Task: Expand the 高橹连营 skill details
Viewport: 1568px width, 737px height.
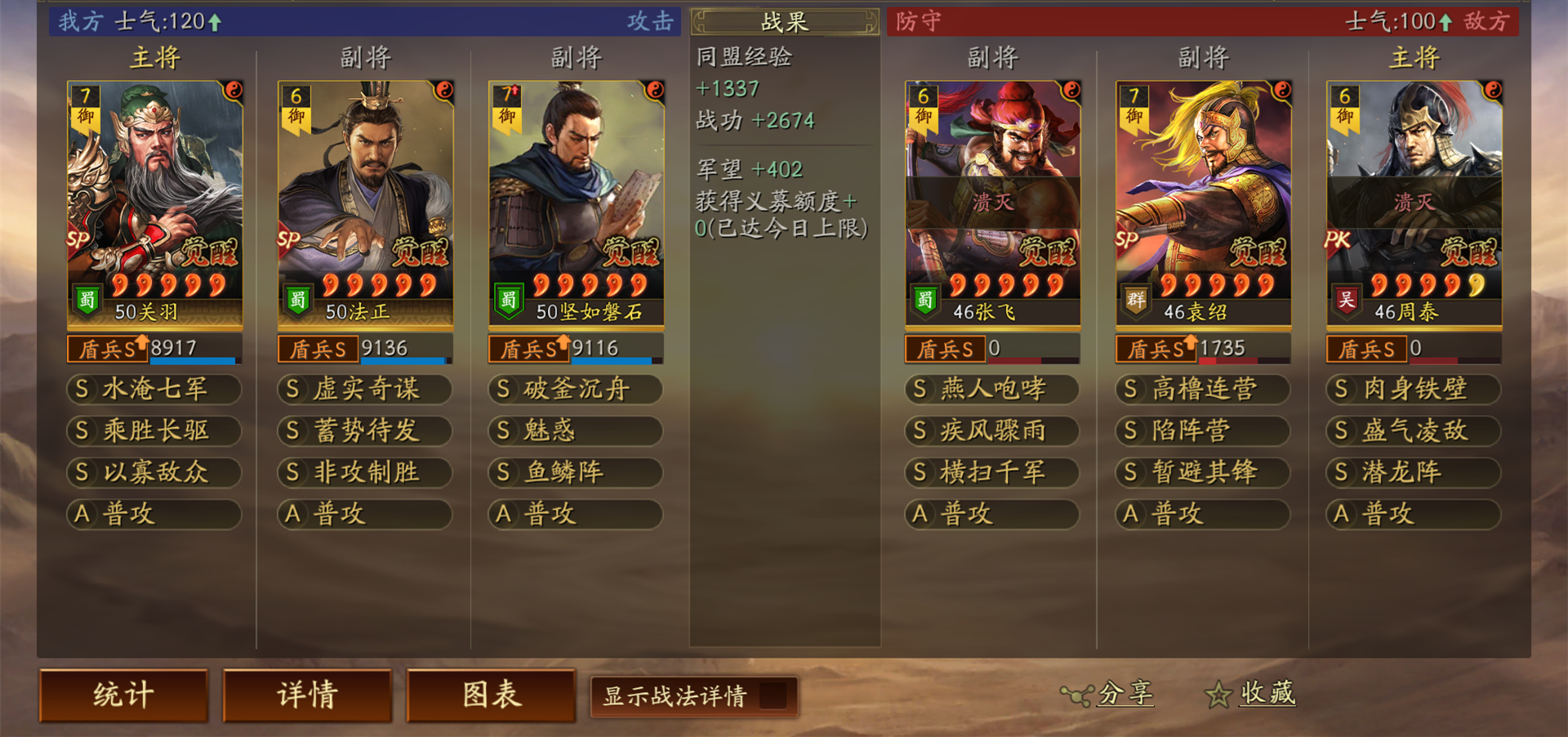Action: click(x=1202, y=390)
